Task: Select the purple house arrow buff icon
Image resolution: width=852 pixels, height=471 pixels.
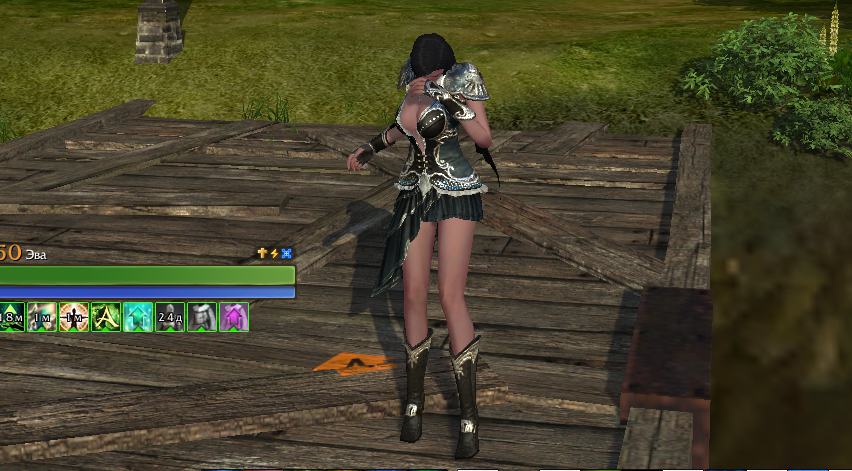Action: 234,317
